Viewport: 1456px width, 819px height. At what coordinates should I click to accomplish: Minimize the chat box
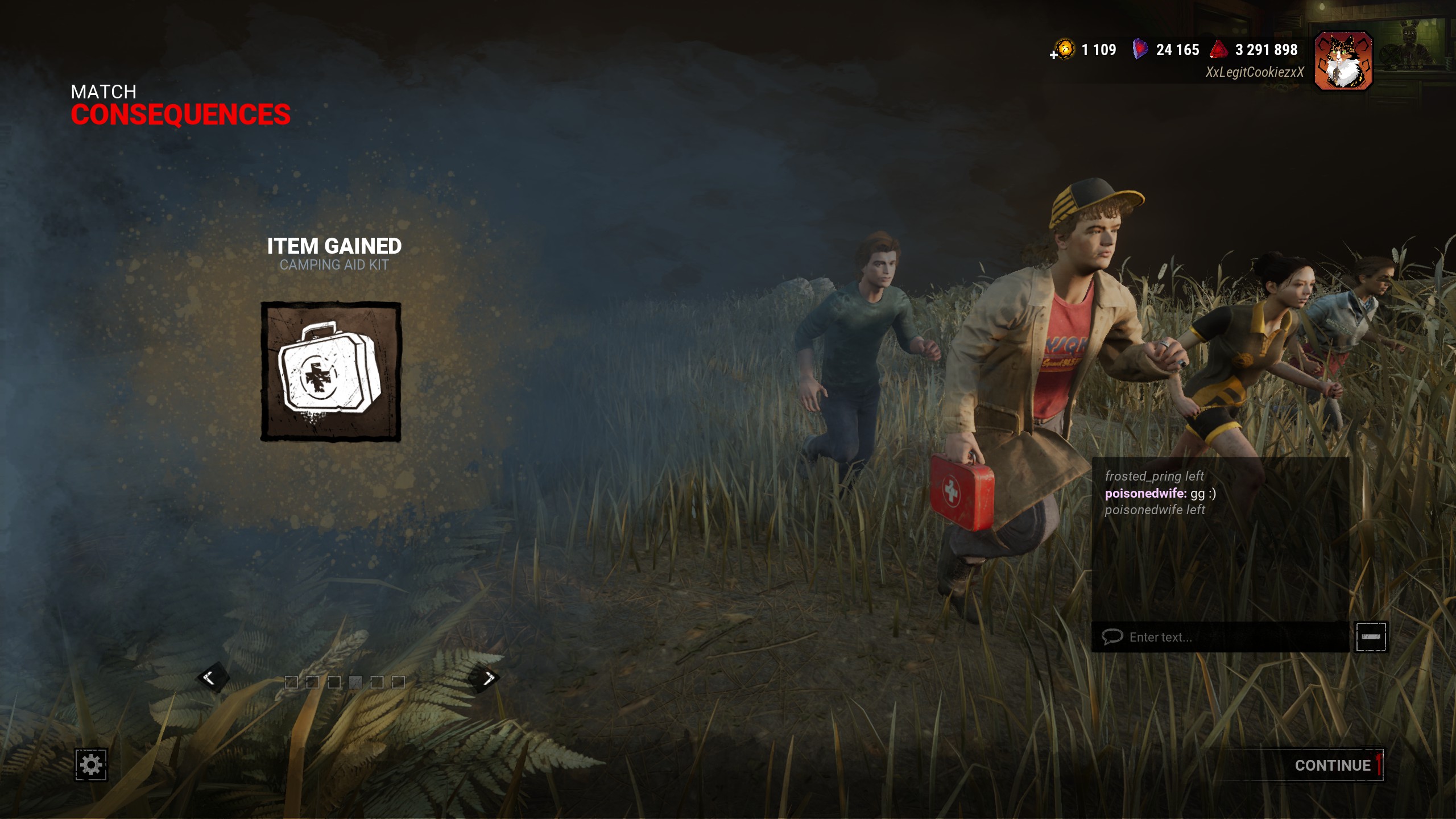pyautogui.click(x=1371, y=637)
